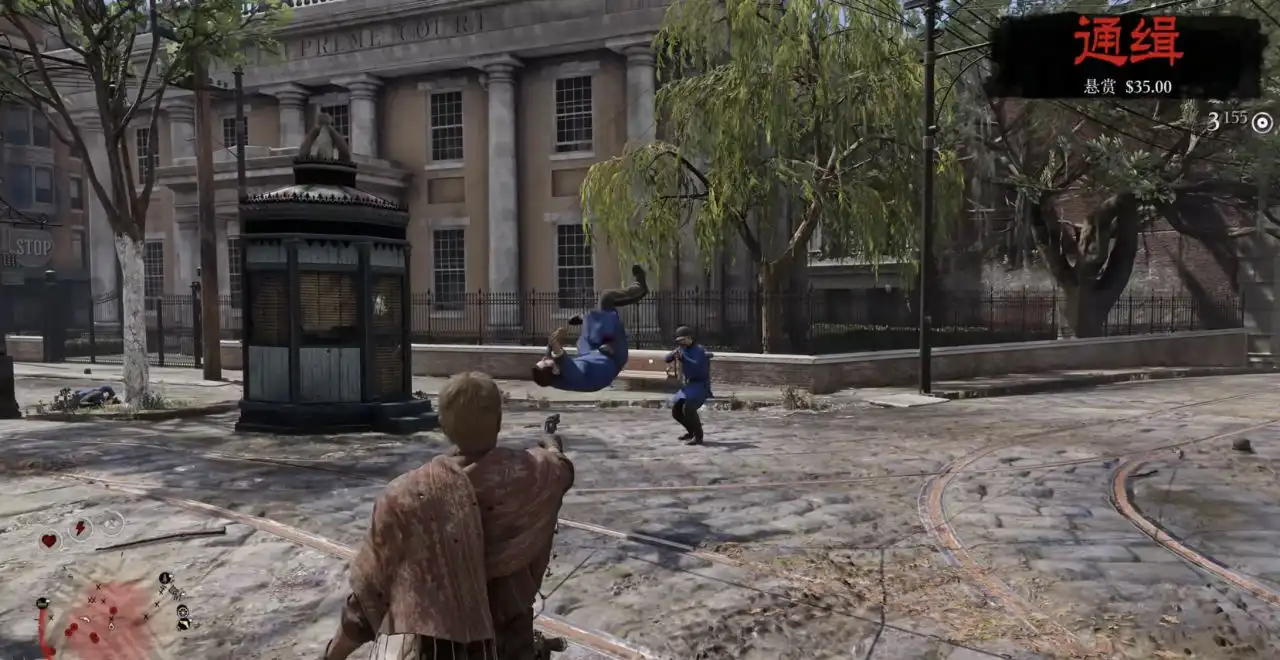Click the bullseye ammo type icon
This screenshot has height=660, width=1280.
(1263, 122)
